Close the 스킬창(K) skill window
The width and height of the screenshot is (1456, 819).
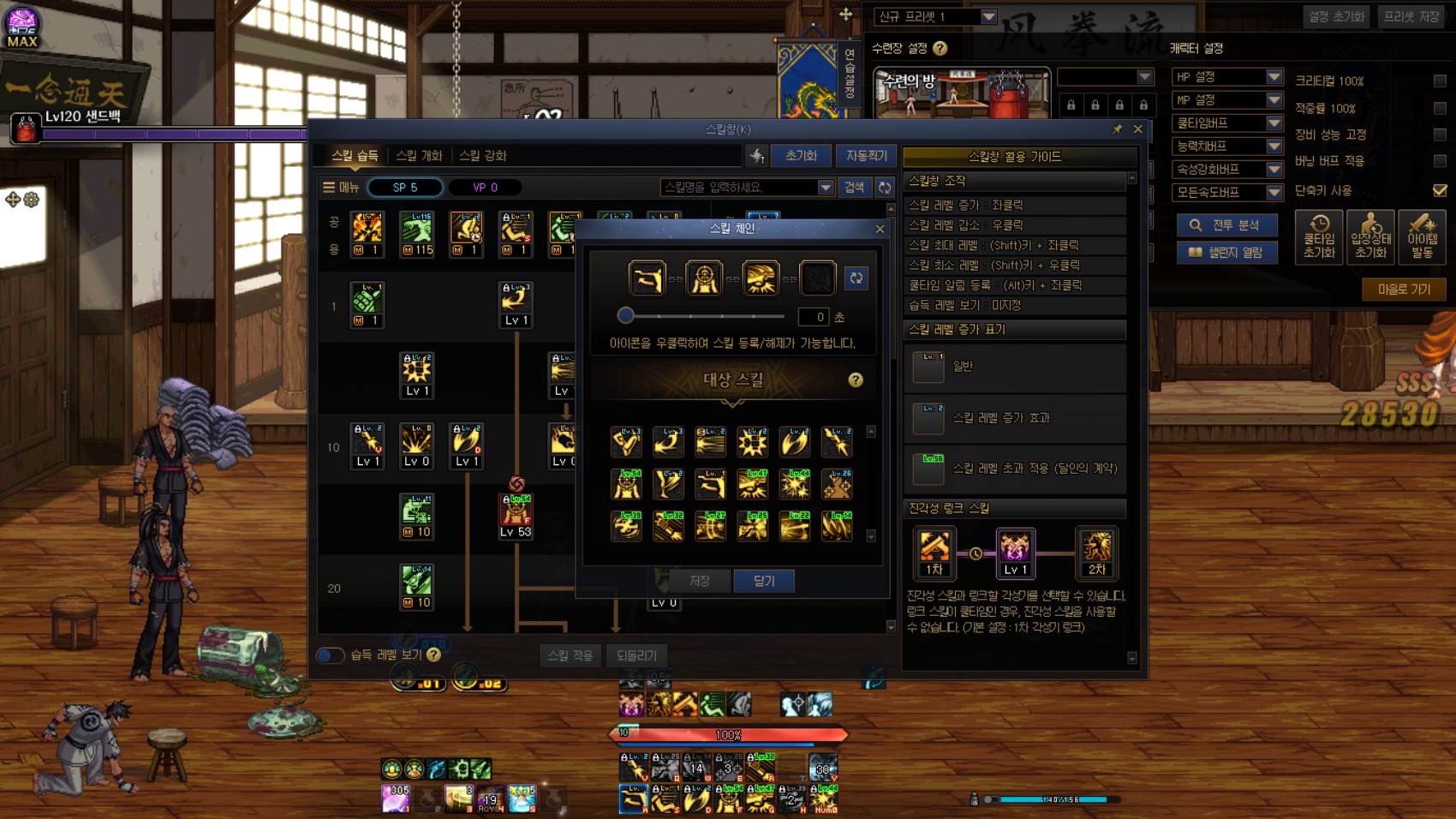pyautogui.click(x=1137, y=129)
